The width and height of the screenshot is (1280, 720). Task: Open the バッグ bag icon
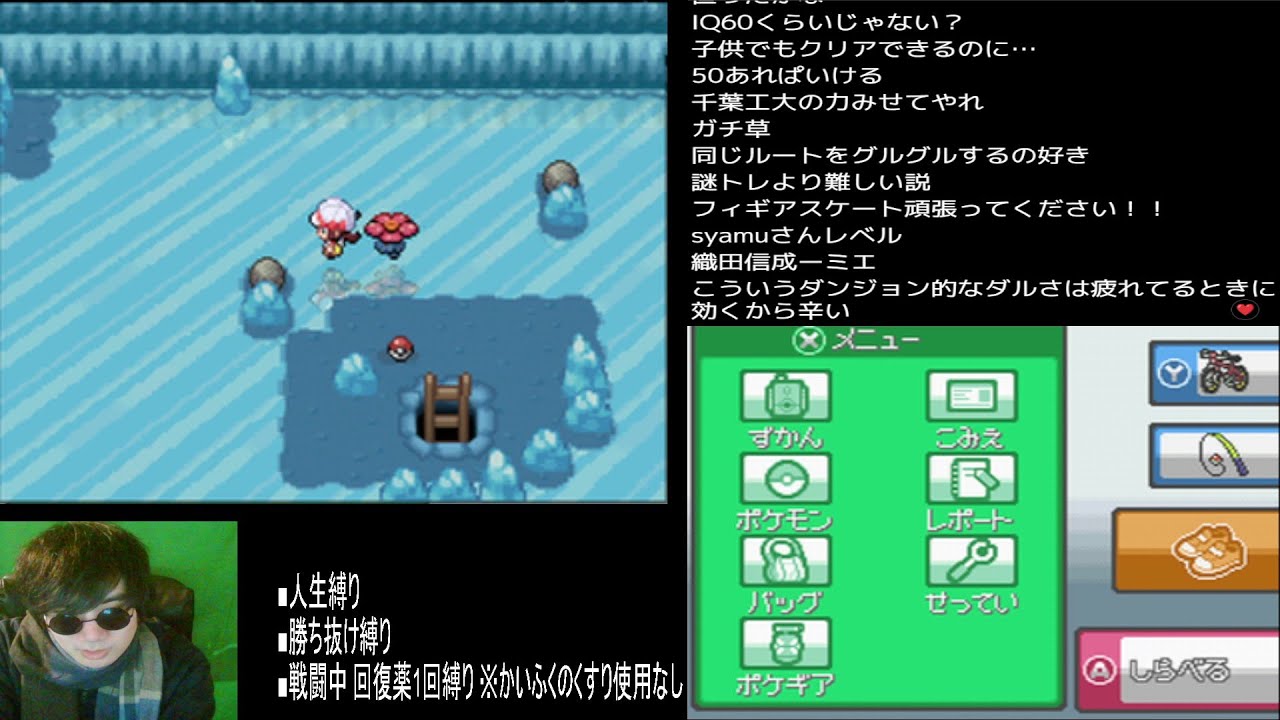pyautogui.click(x=787, y=562)
